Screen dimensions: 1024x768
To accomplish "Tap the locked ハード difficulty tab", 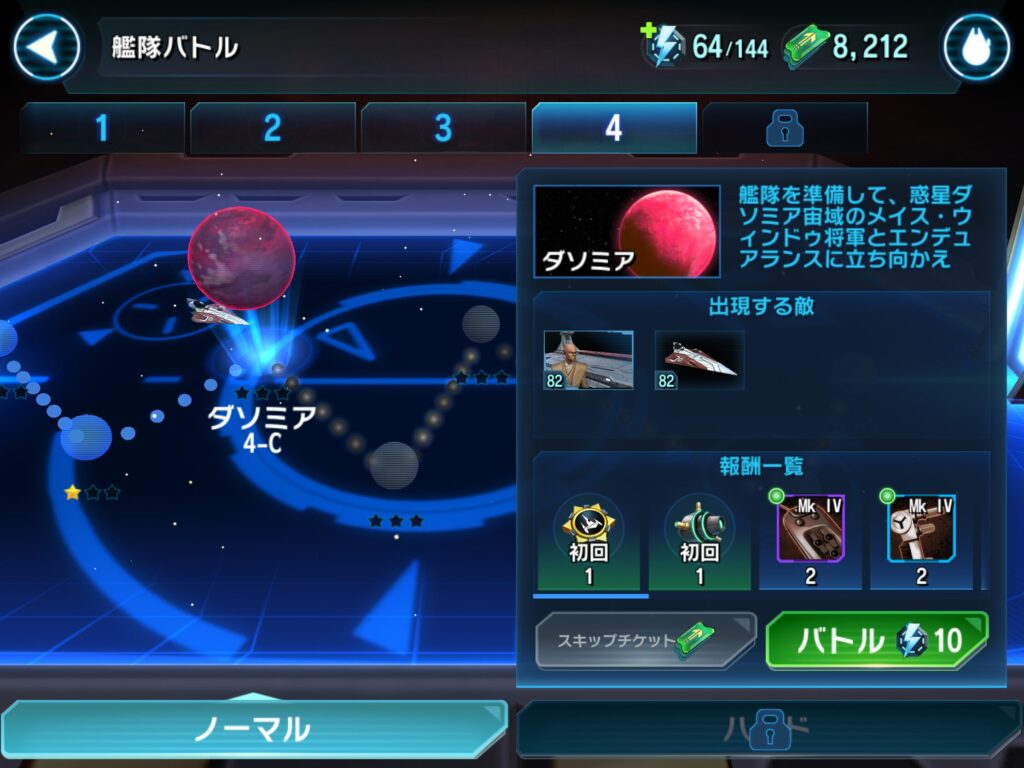I will [x=767, y=729].
